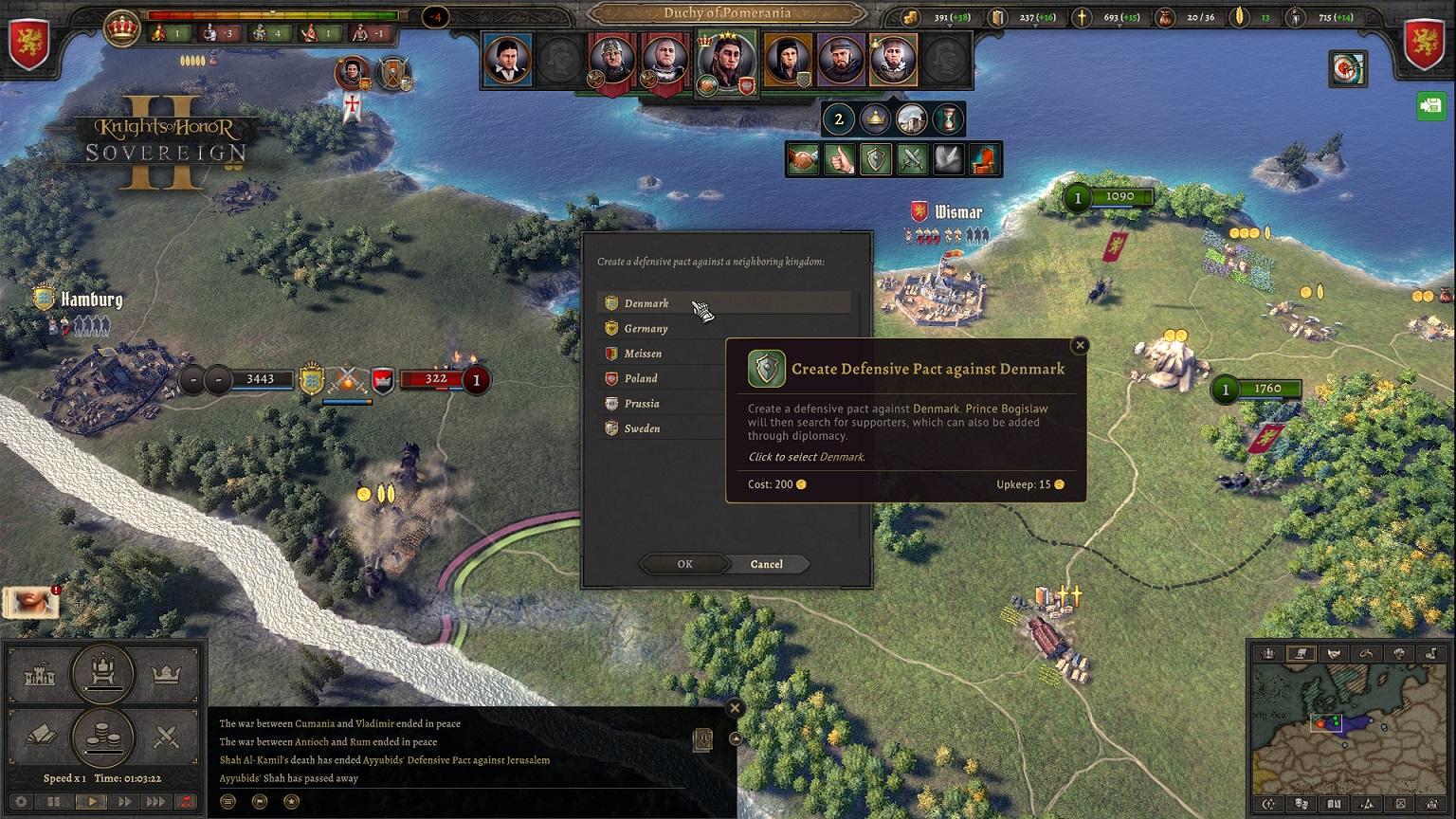Screen dimensions: 1456x819
Task: Activate the thumbs-up action icon
Action: 839,160
